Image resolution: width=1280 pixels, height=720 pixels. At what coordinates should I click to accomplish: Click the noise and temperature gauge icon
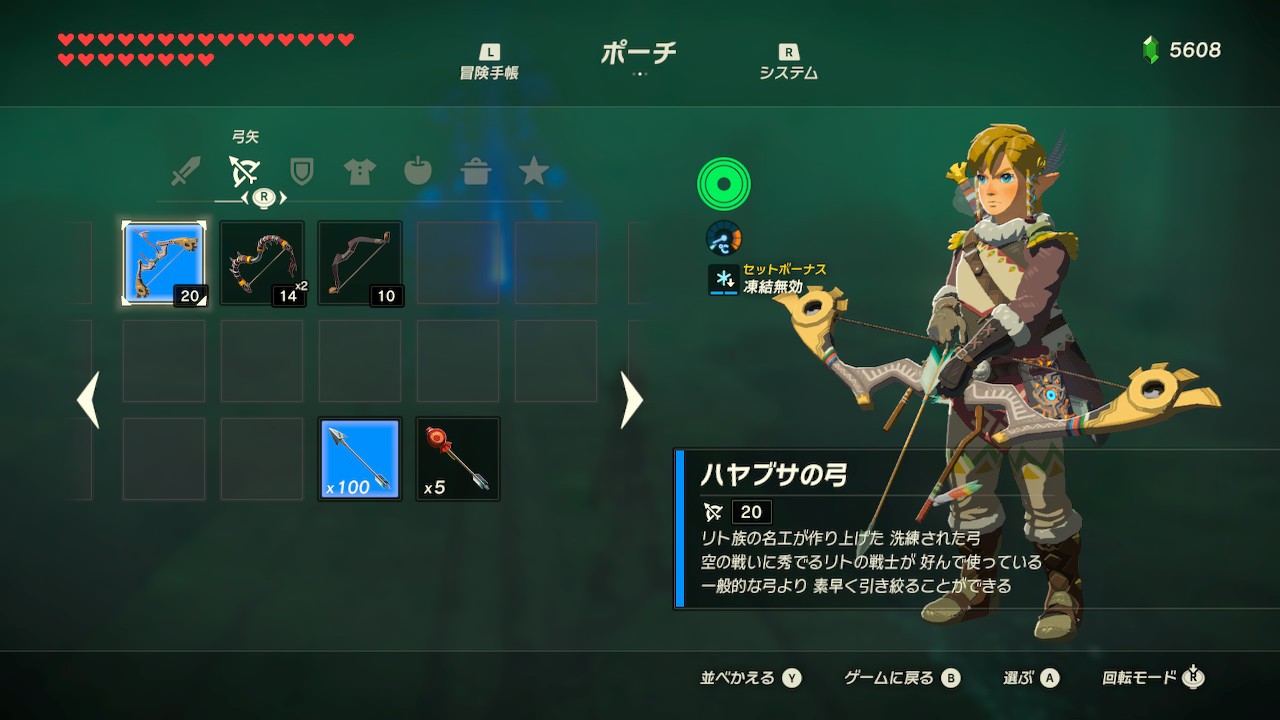(723, 237)
